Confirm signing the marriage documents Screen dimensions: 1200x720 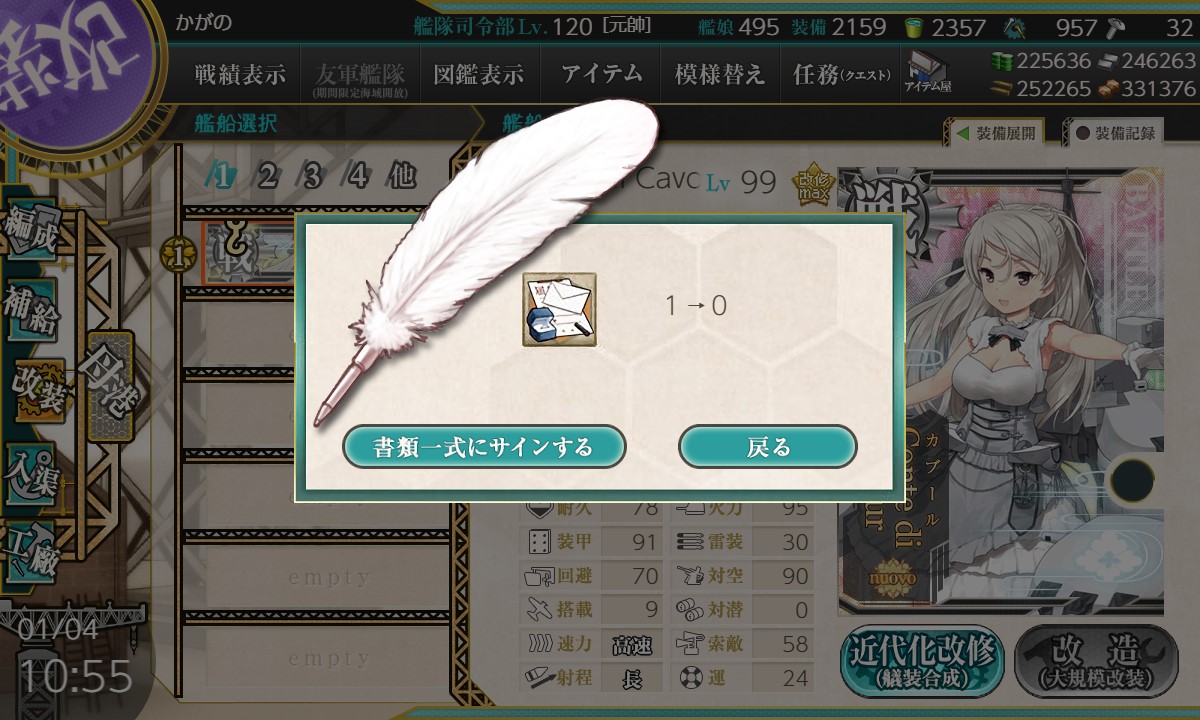click(484, 447)
